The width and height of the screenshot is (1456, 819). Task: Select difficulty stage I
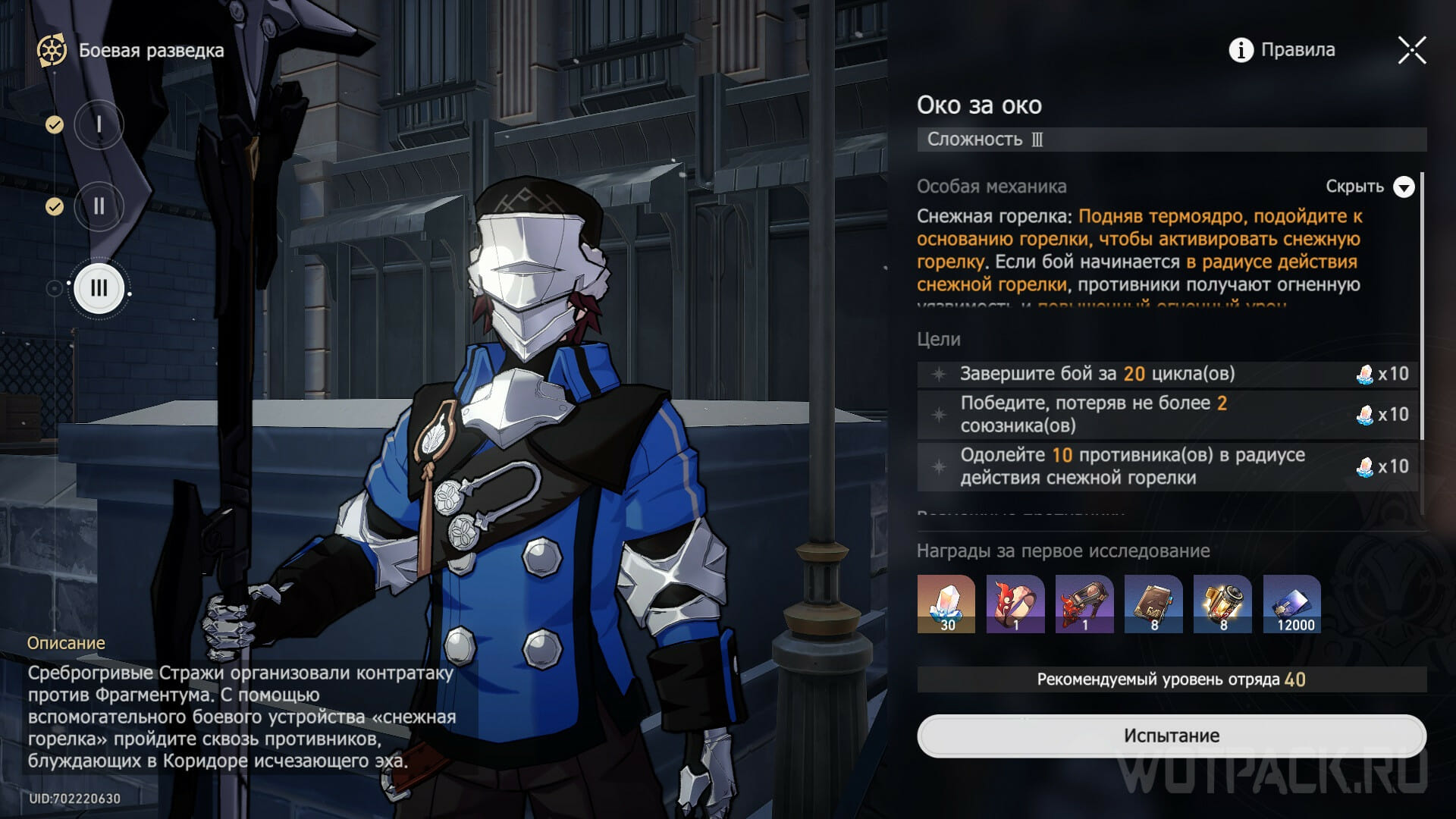(99, 124)
